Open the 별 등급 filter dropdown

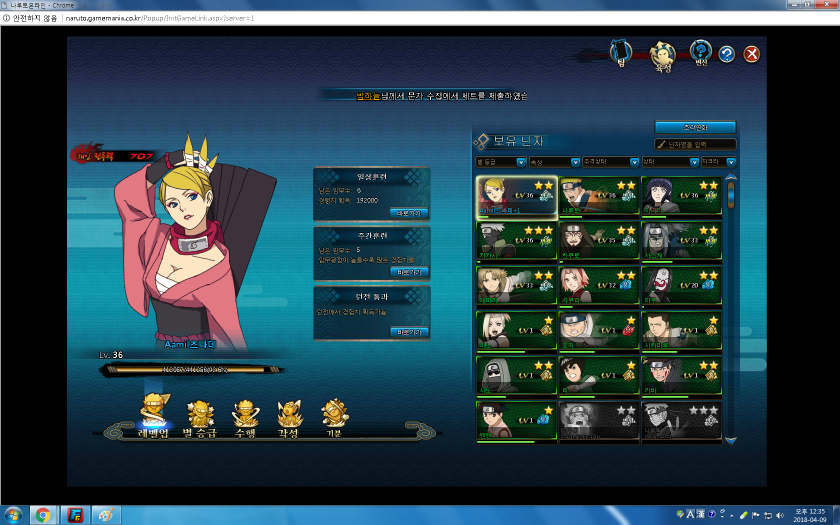click(x=500, y=162)
